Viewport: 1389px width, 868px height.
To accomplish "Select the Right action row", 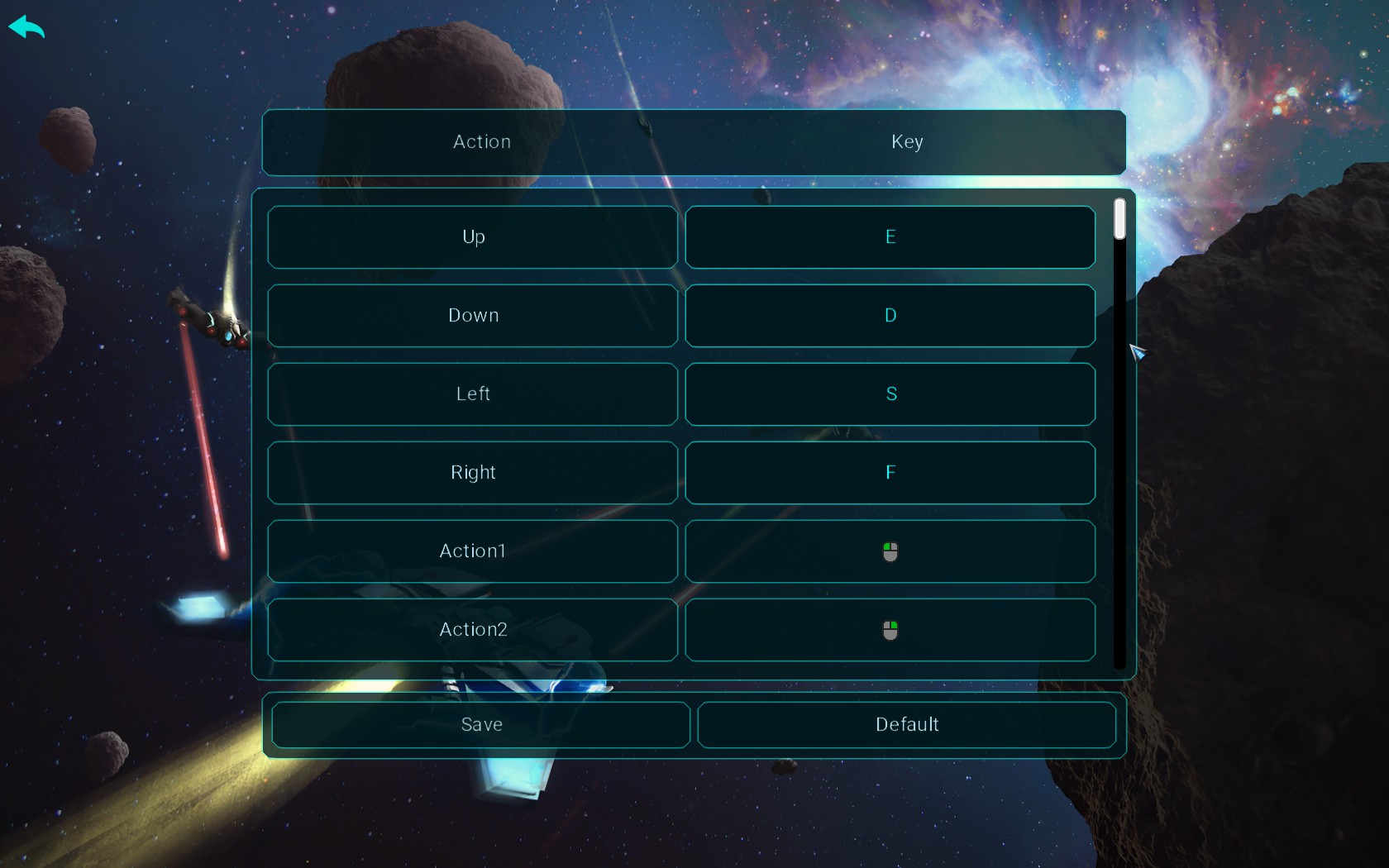I will (472, 473).
